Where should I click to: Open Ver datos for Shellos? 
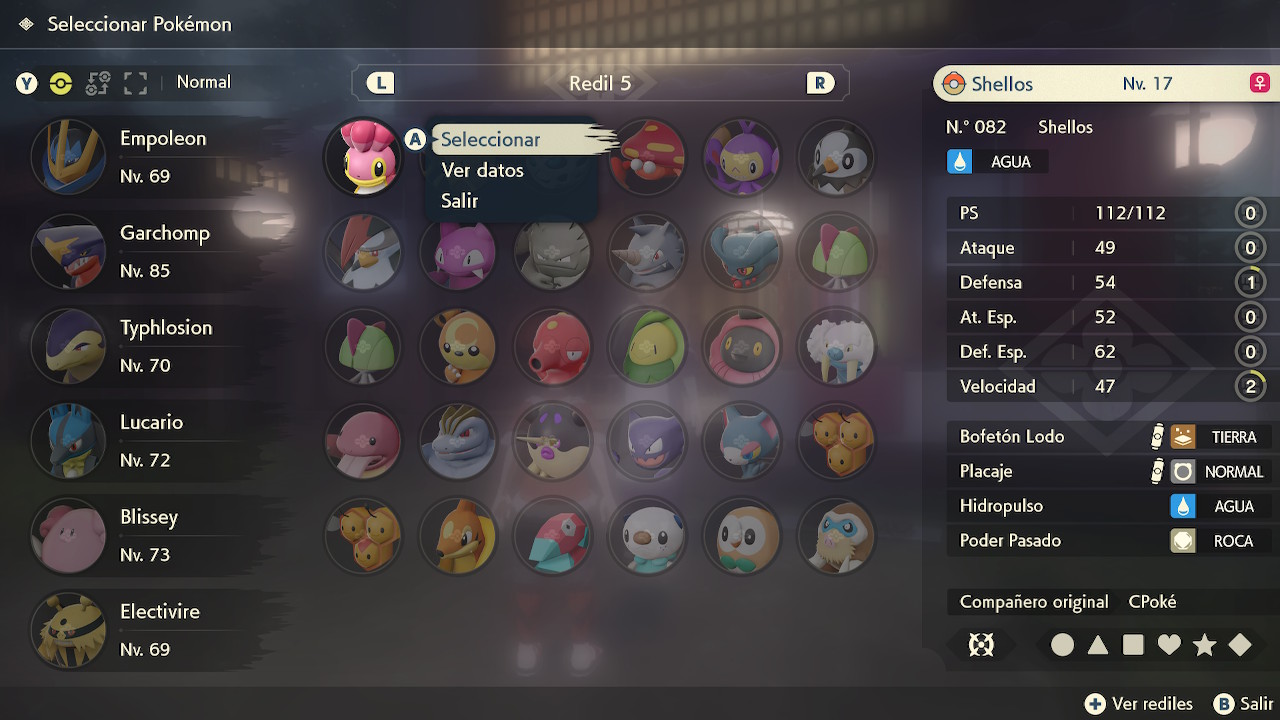click(482, 170)
